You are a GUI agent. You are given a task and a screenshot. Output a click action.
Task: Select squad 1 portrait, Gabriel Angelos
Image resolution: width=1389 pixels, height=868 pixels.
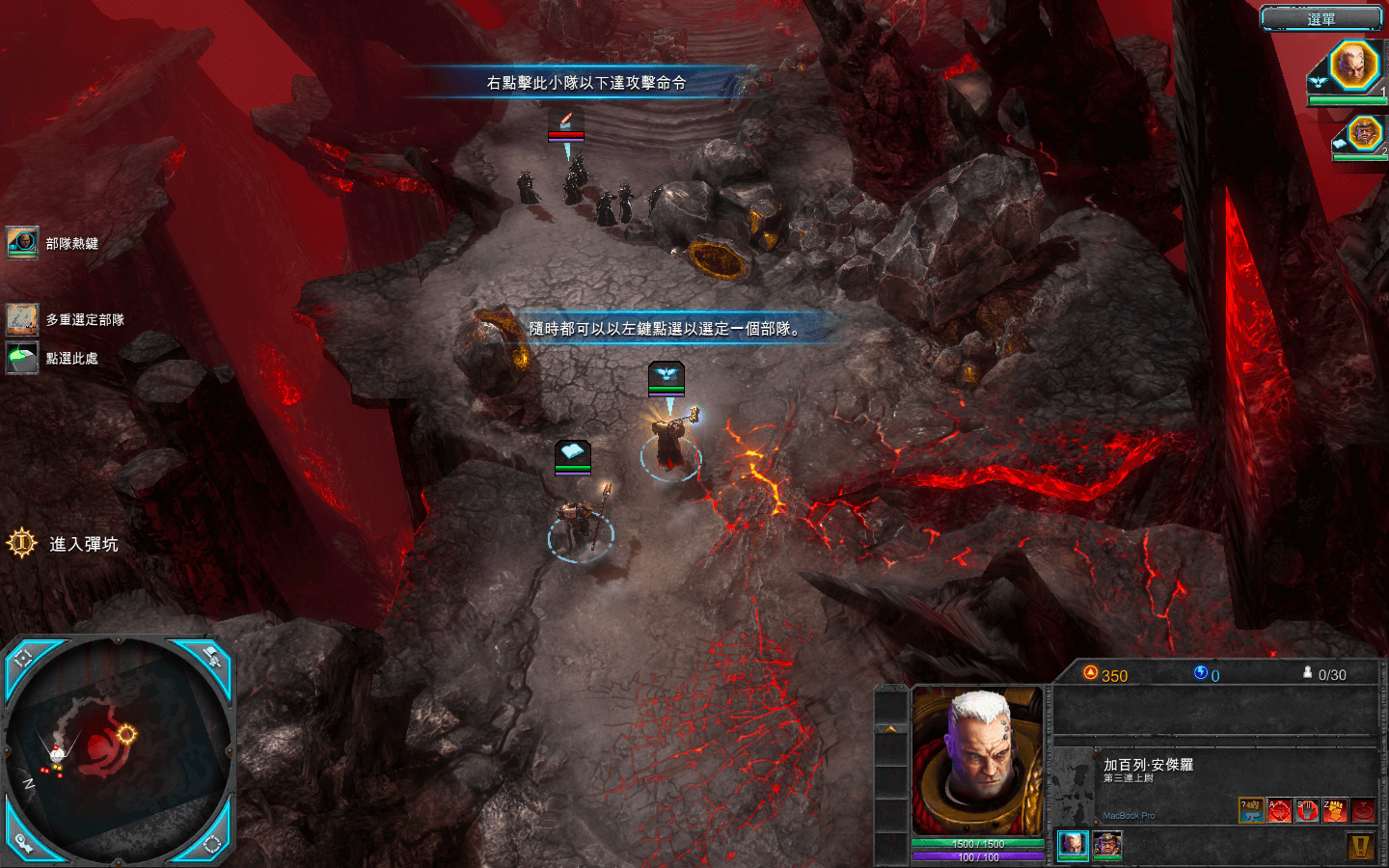pyautogui.click(x=1352, y=66)
